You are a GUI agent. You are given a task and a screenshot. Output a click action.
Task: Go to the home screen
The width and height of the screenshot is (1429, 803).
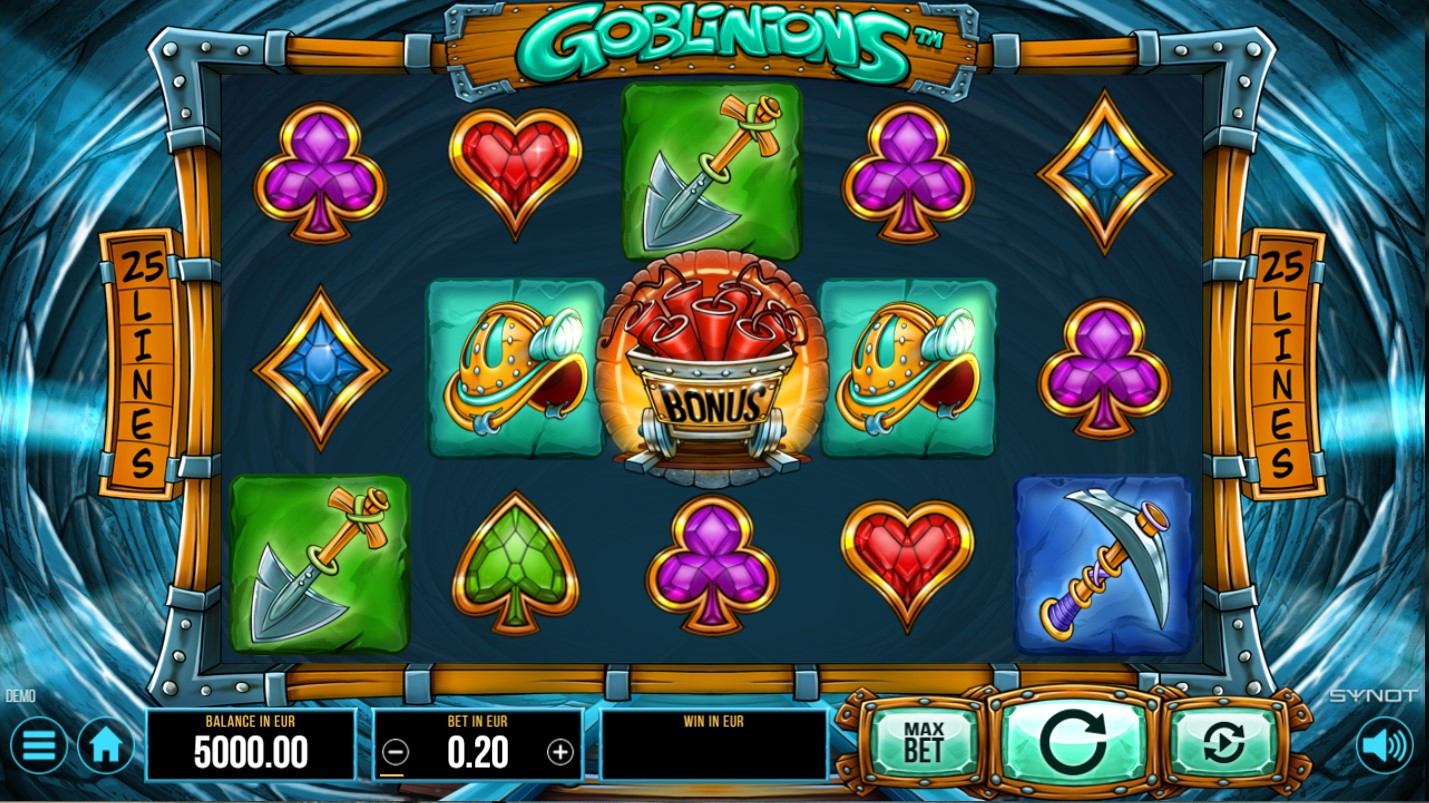pyautogui.click(x=106, y=745)
